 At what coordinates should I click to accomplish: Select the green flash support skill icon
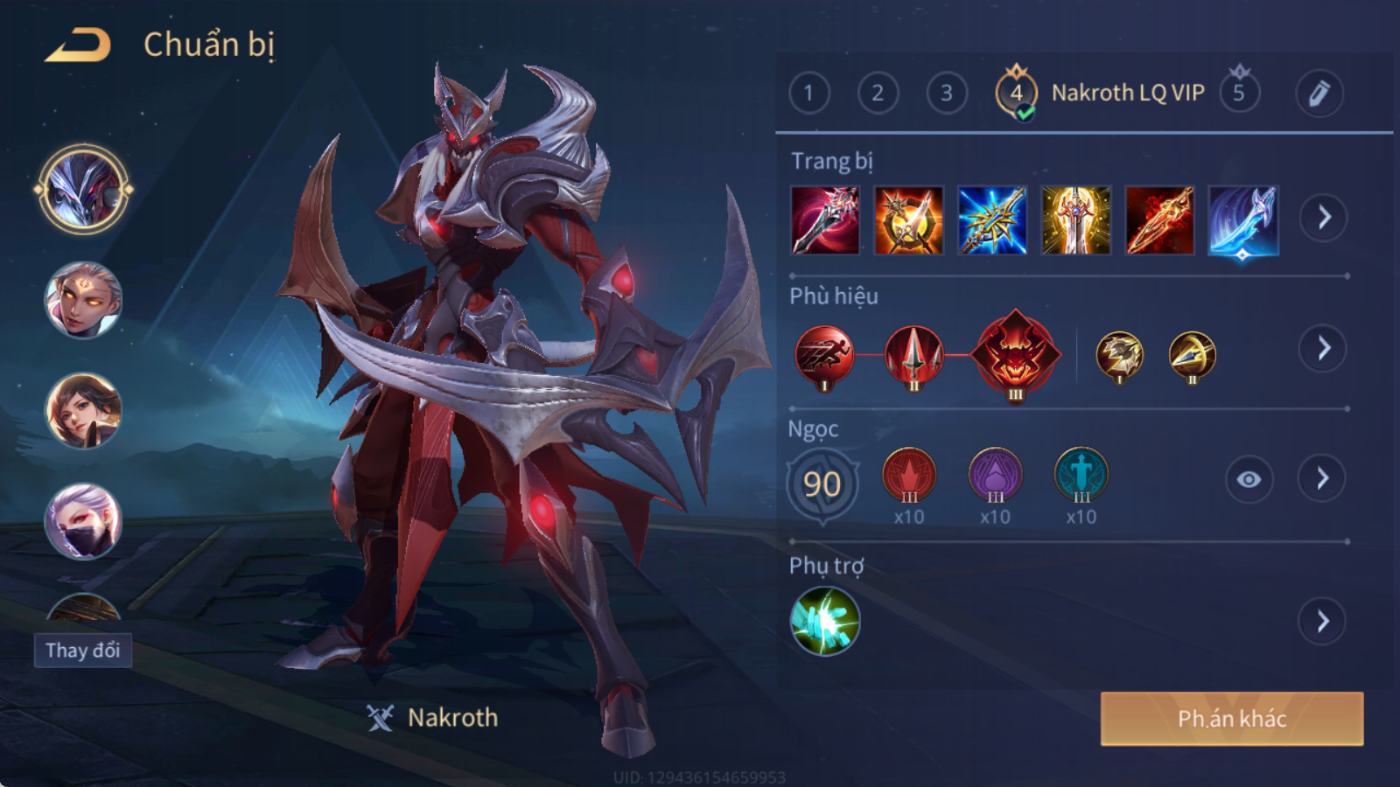[825, 621]
